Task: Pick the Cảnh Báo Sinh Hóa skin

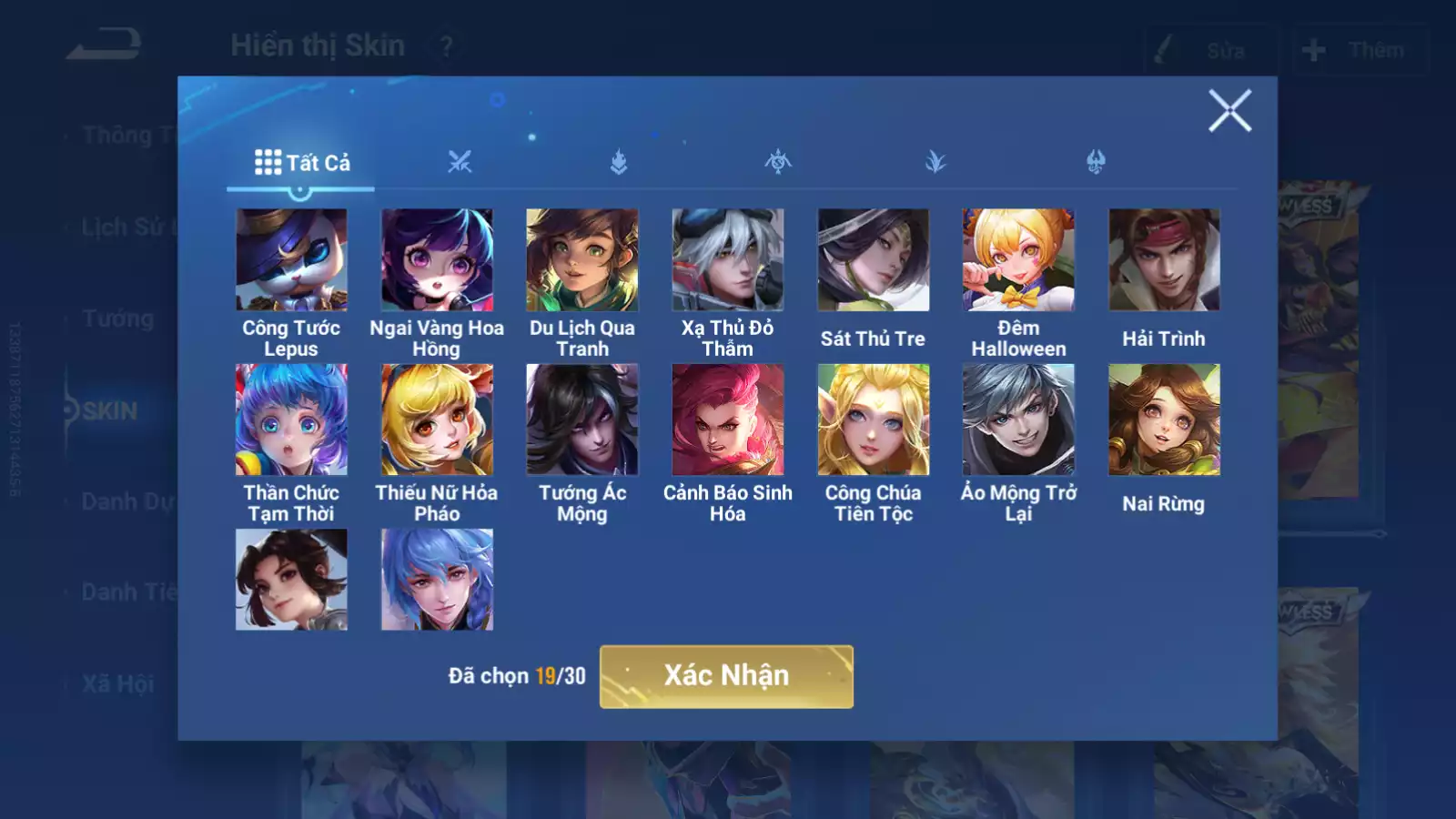Action: [728, 420]
